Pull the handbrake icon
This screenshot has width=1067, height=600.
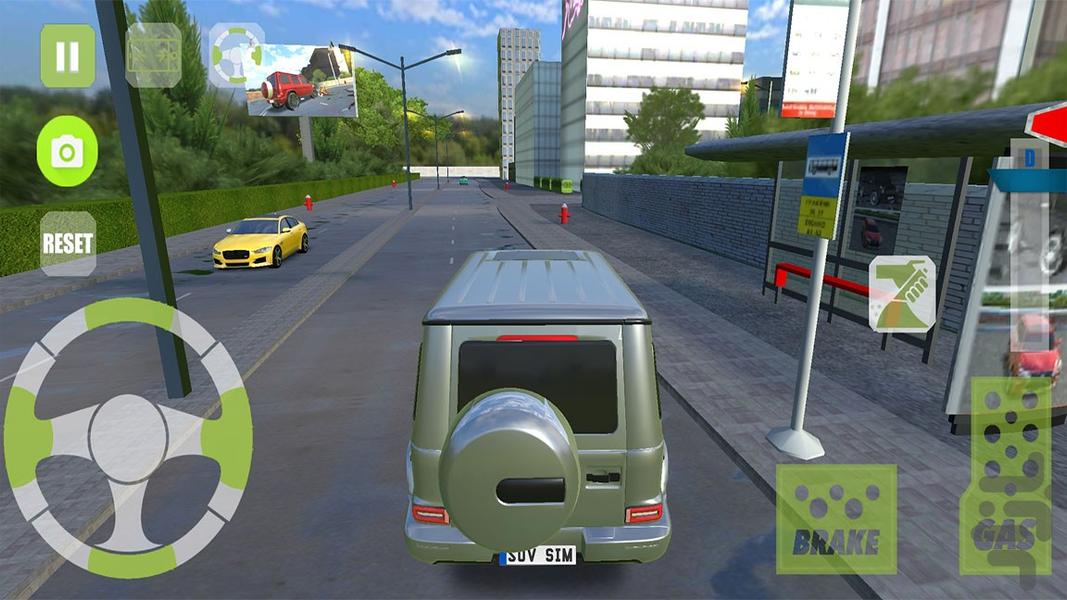tap(902, 293)
